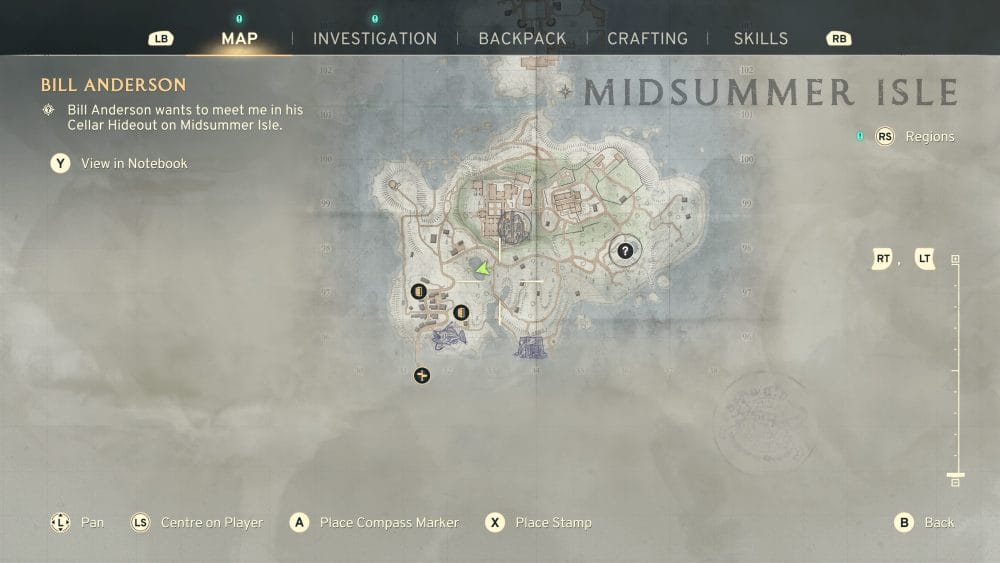Switch to the Investigation tab

point(375,39)
